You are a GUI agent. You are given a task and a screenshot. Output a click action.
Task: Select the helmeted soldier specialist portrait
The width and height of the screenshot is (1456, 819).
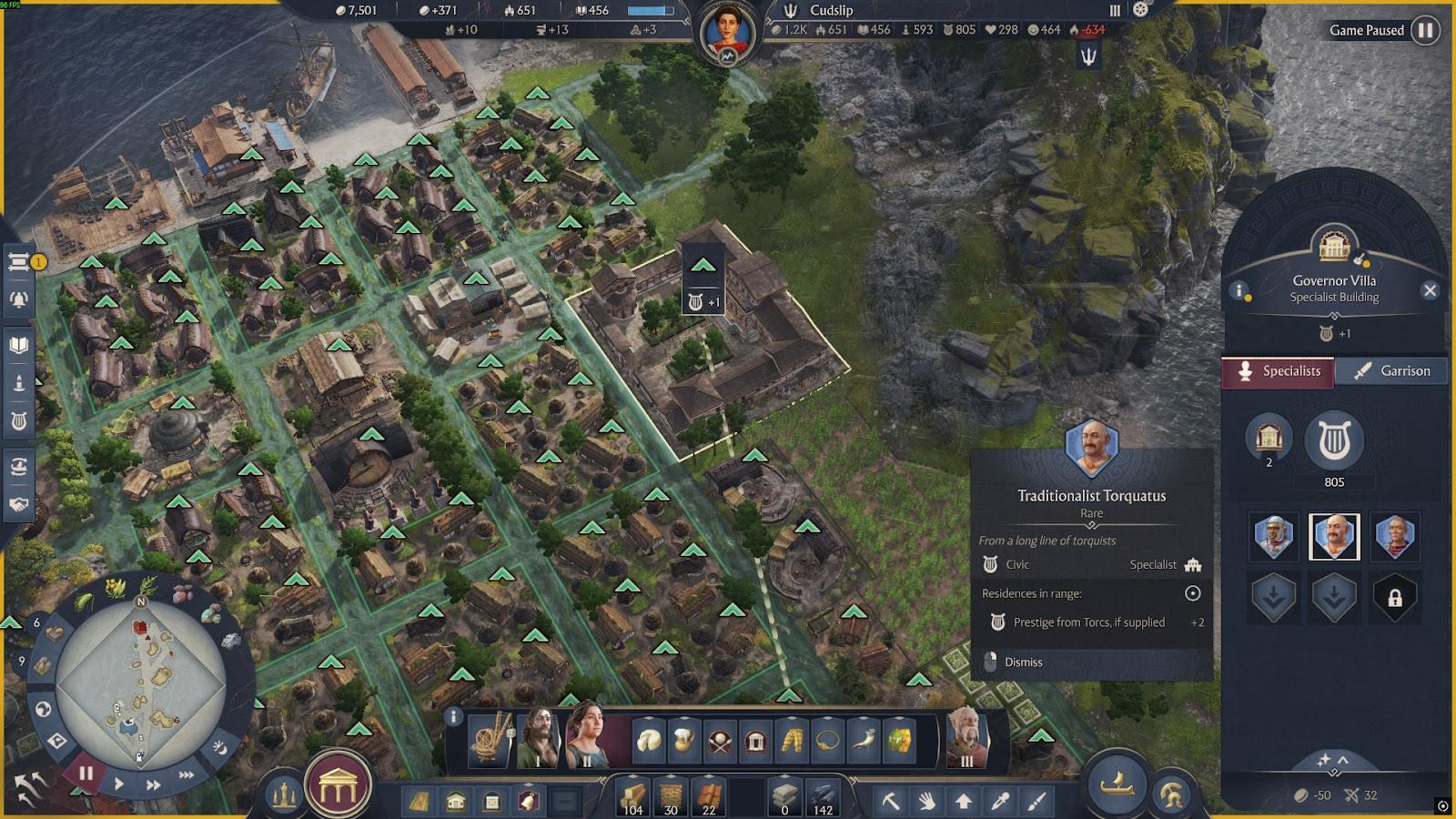(1273, 537)
